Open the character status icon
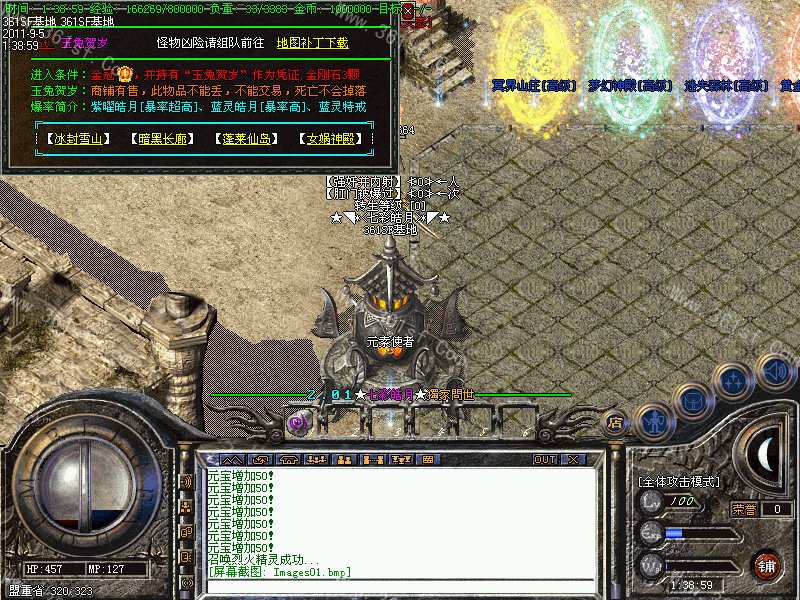This screenshot has height=600, width=800. coord(654,420)
